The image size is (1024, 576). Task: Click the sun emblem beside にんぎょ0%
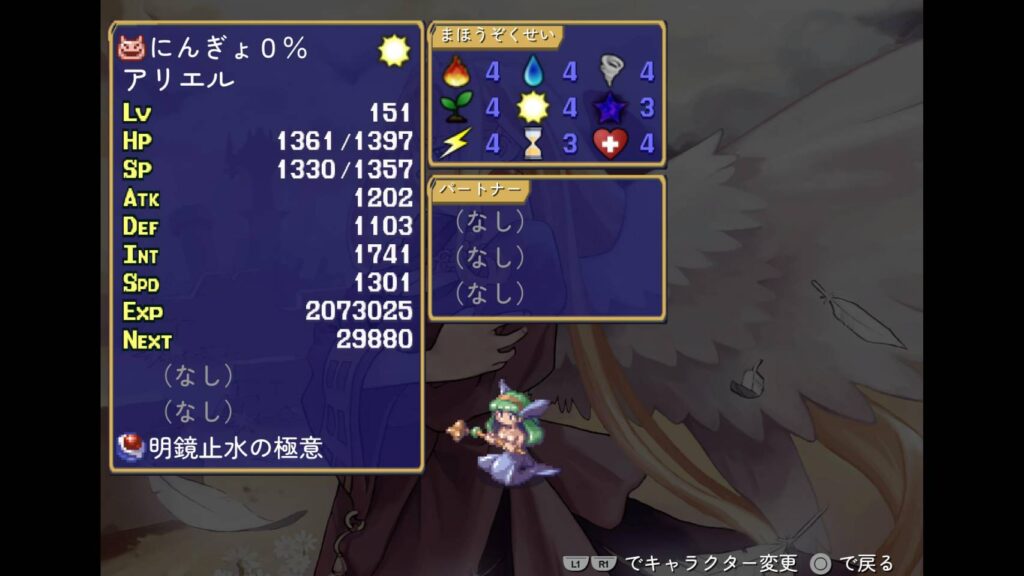pos(393,50)
